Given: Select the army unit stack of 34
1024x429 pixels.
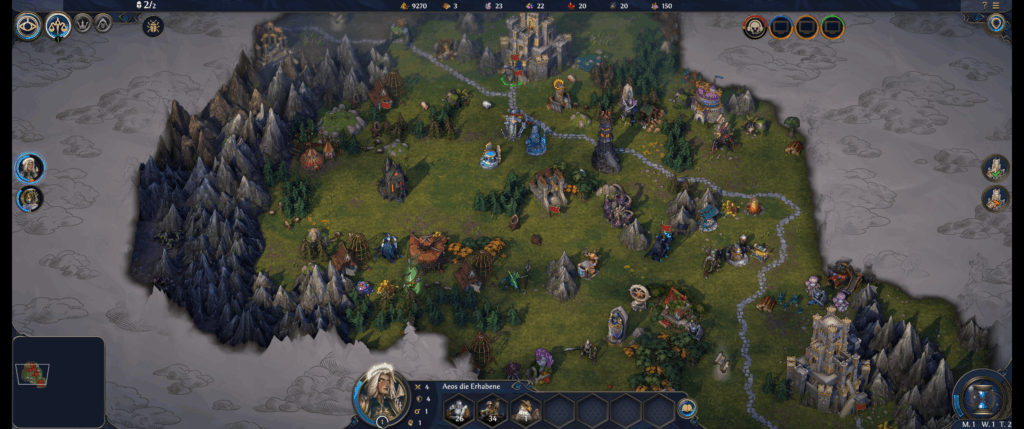Looking at the screenshot, I should (x=491, y=409).
